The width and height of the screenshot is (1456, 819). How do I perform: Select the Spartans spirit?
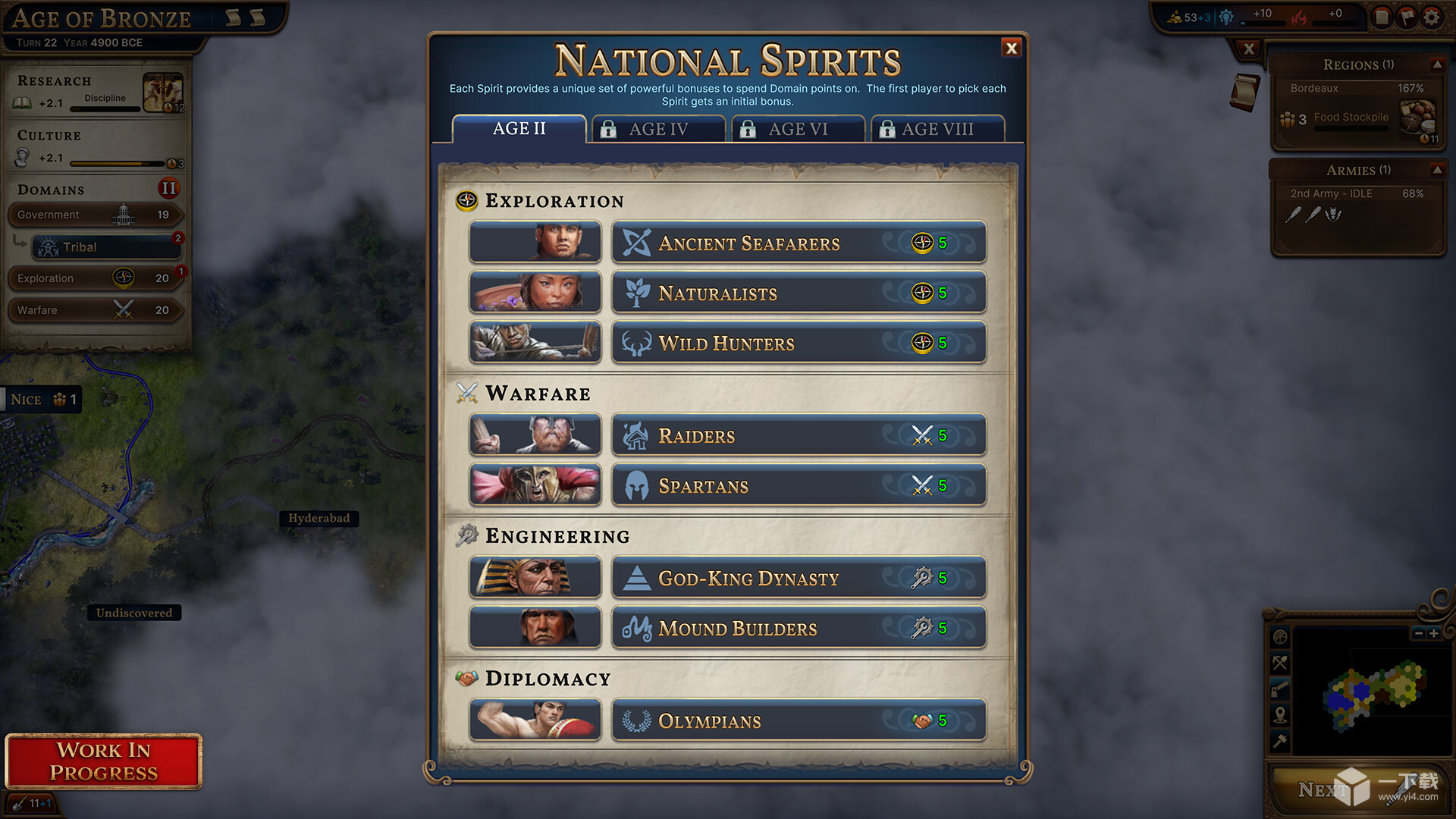click(x=799, y=485)
